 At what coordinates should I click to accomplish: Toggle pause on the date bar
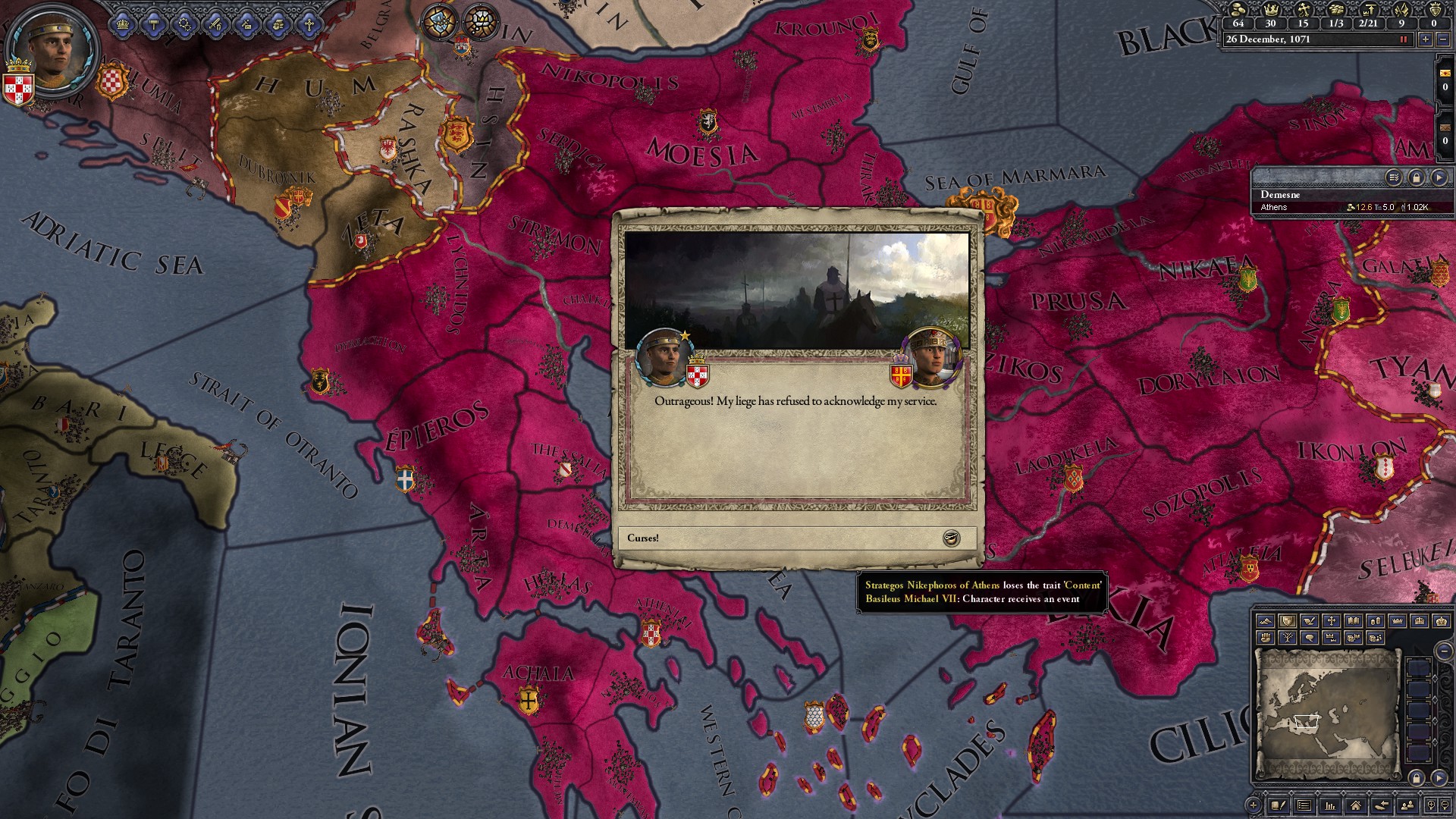point(1403,39)
